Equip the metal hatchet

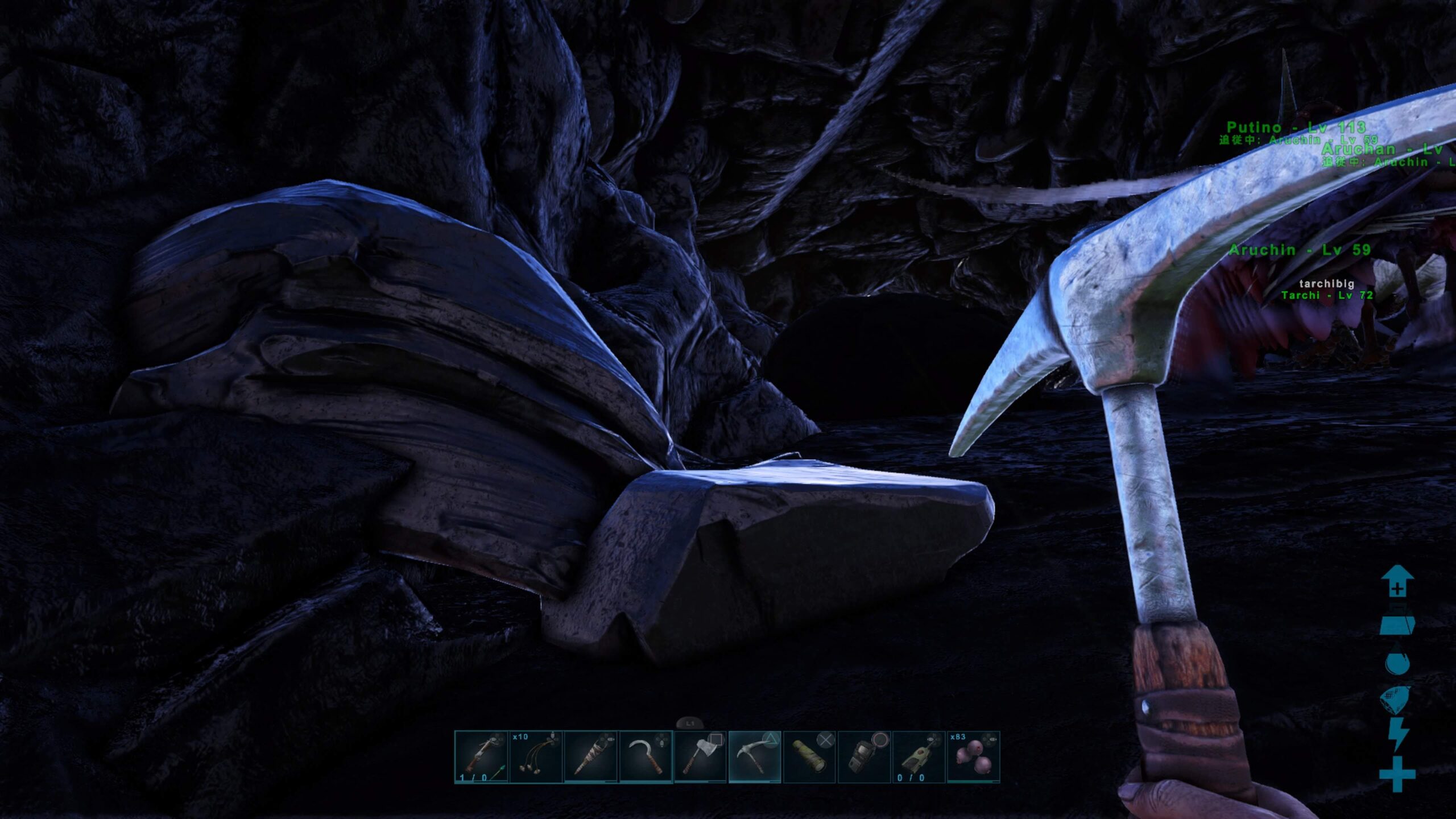click(x=700, y=757)
